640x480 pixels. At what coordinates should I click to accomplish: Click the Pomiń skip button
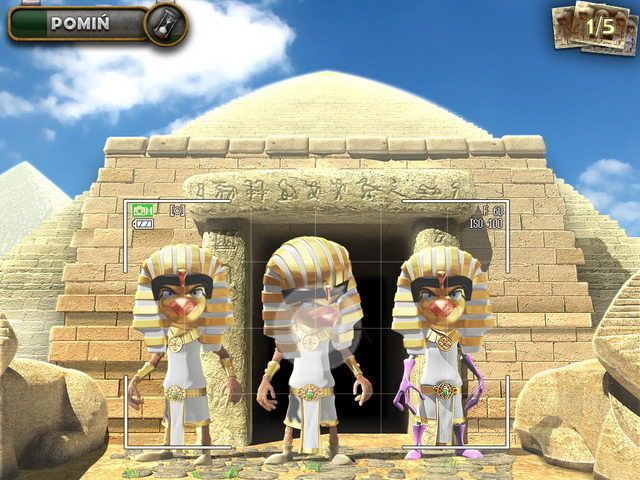pos(80,23)
